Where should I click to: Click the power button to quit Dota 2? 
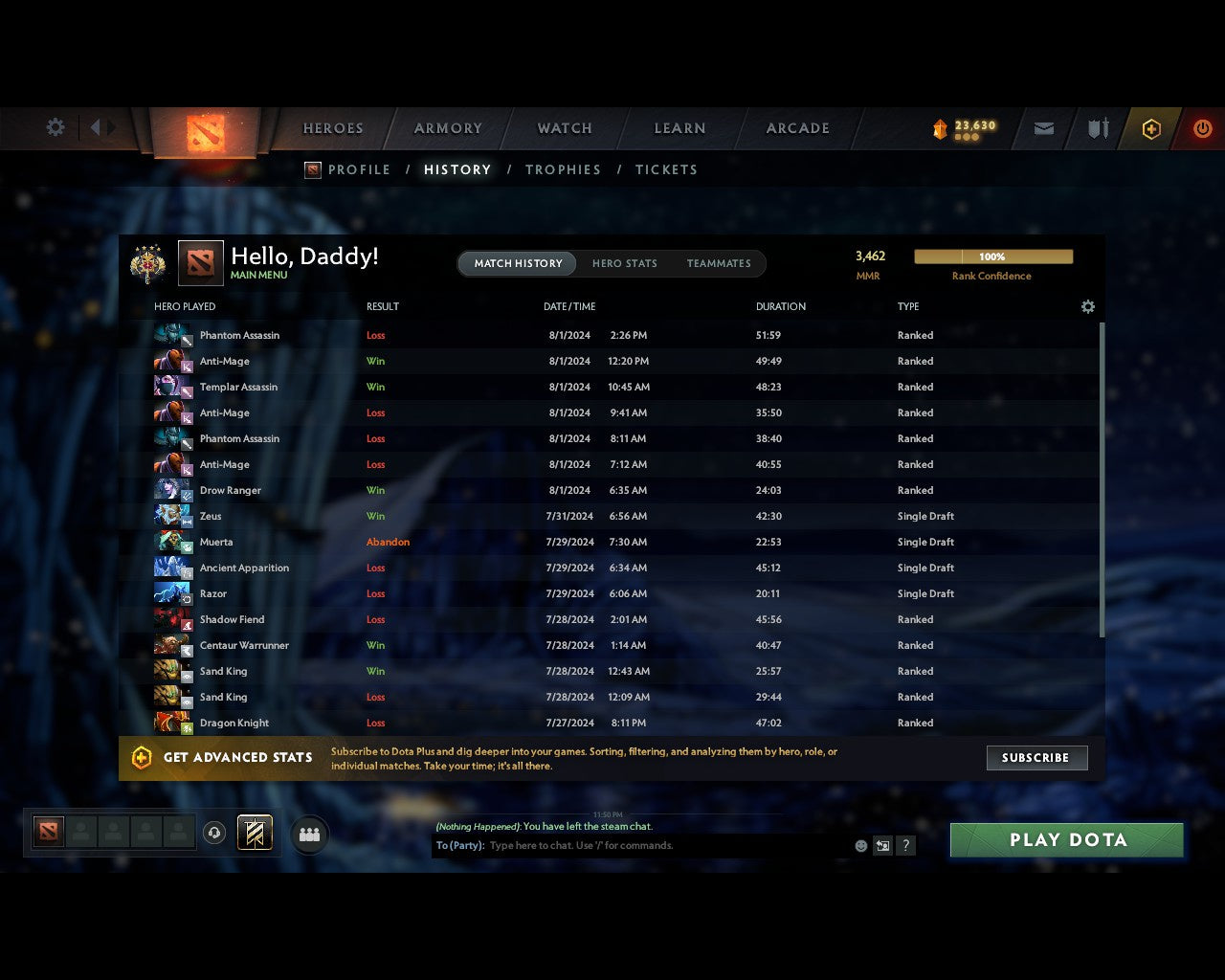point(1203,128)
